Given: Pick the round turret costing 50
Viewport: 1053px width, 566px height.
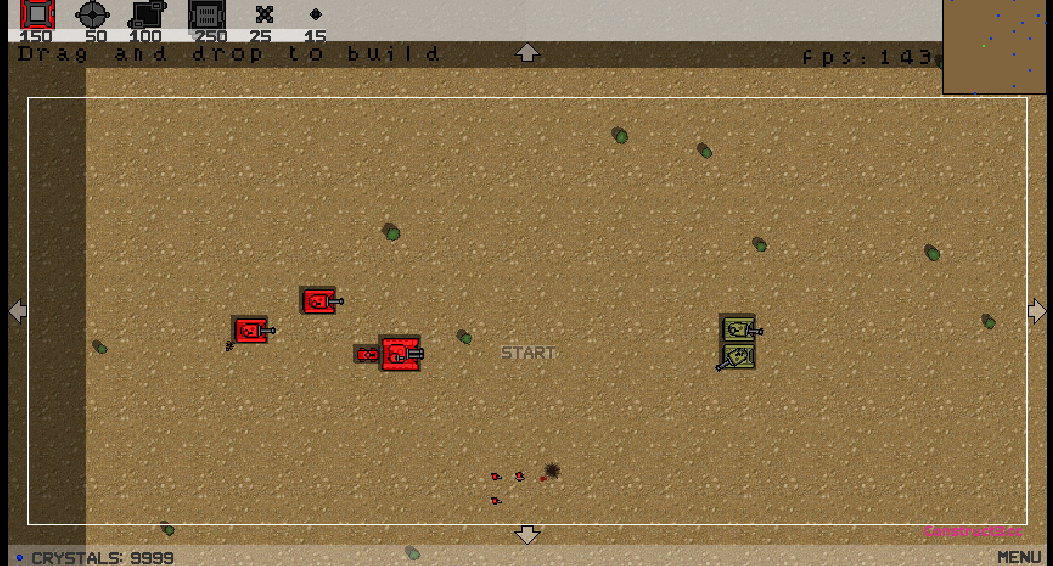Looking at the screenshot, I should click(x=92, y=14).
